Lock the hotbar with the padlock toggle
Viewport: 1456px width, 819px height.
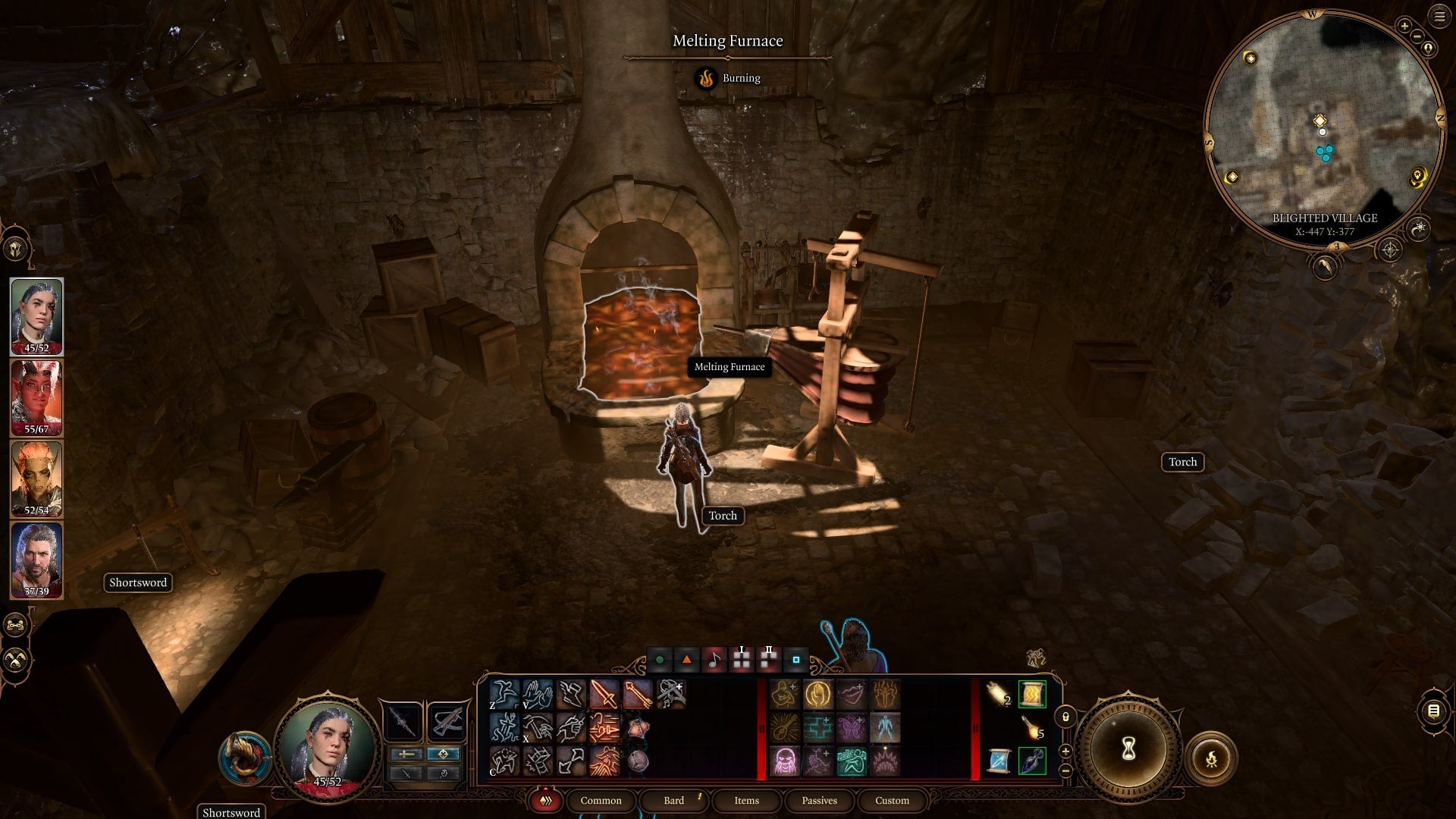tap(1066, 718)
